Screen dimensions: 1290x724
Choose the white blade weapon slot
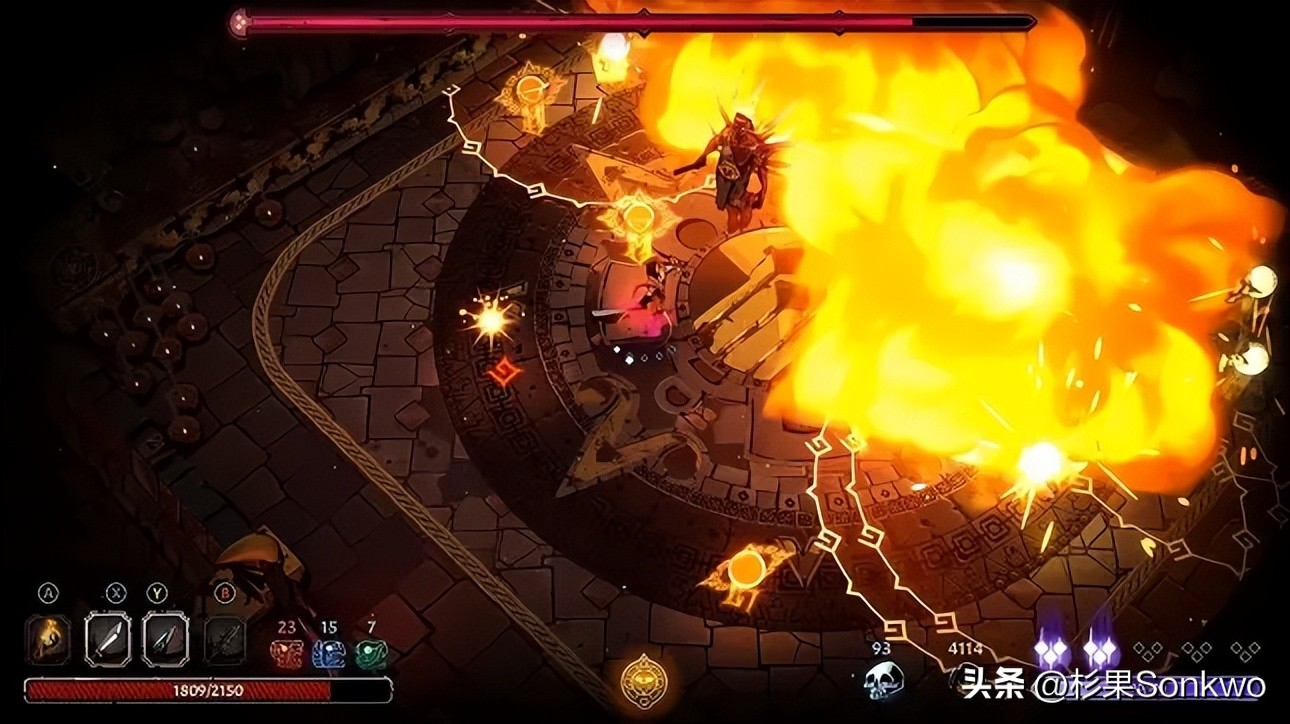click(x=107, y=637)
